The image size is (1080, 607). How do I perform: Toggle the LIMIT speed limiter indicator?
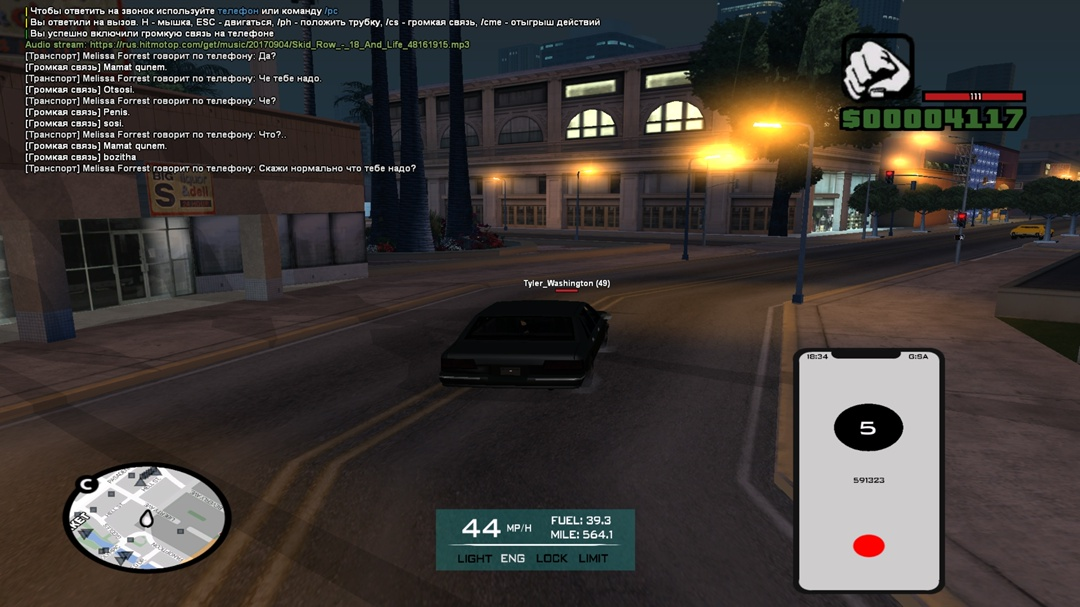point(593,559)
